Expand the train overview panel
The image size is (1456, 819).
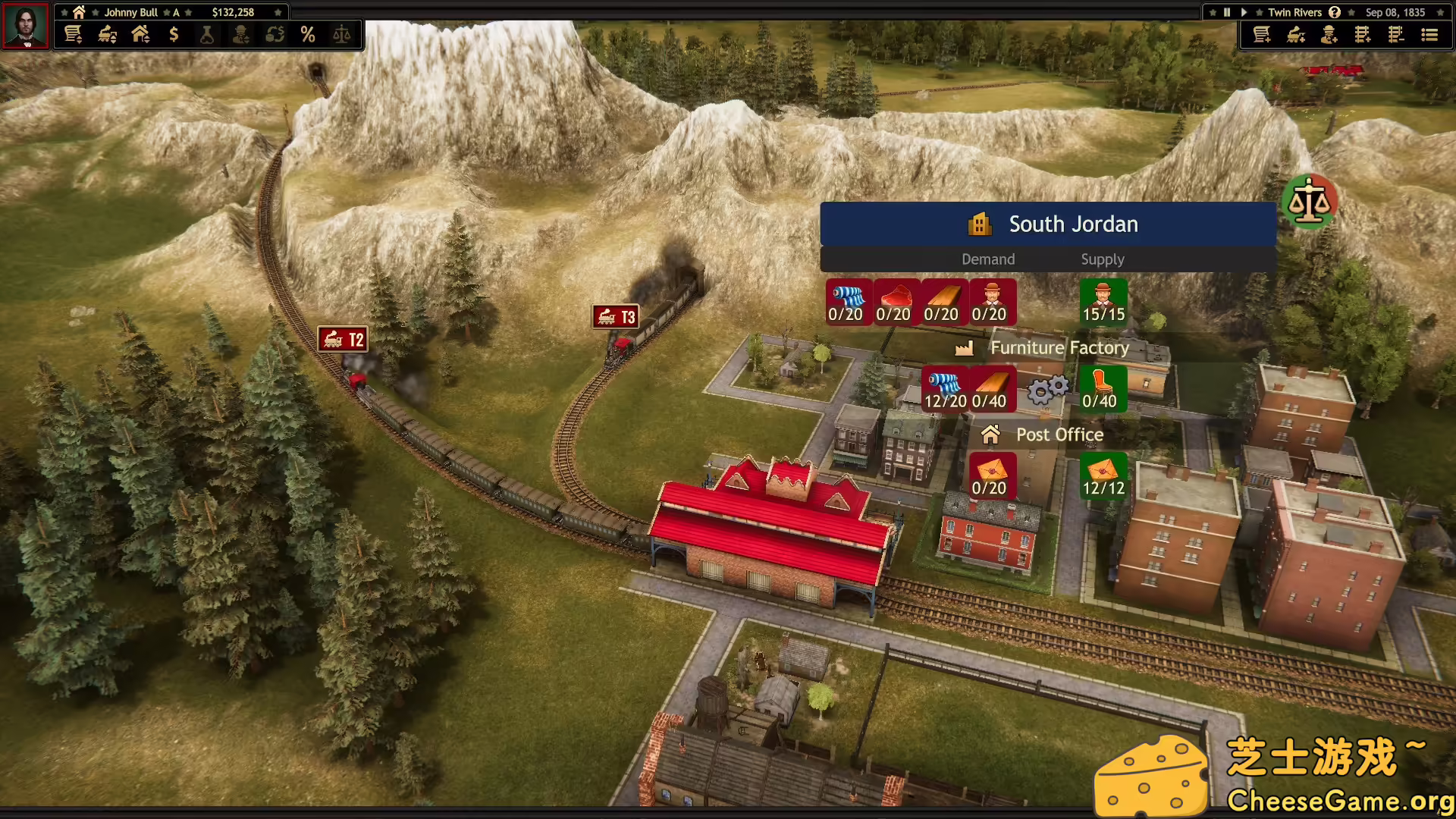106,34
